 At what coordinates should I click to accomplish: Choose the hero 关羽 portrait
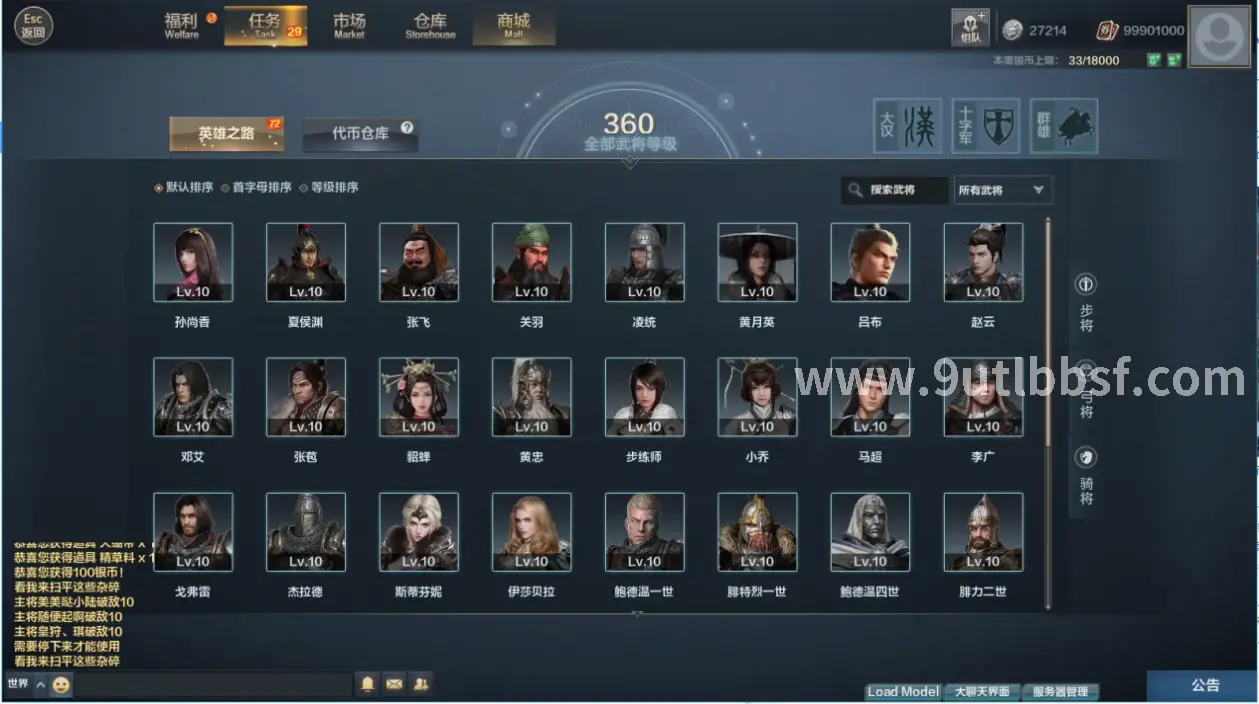(x=532, y=262)
